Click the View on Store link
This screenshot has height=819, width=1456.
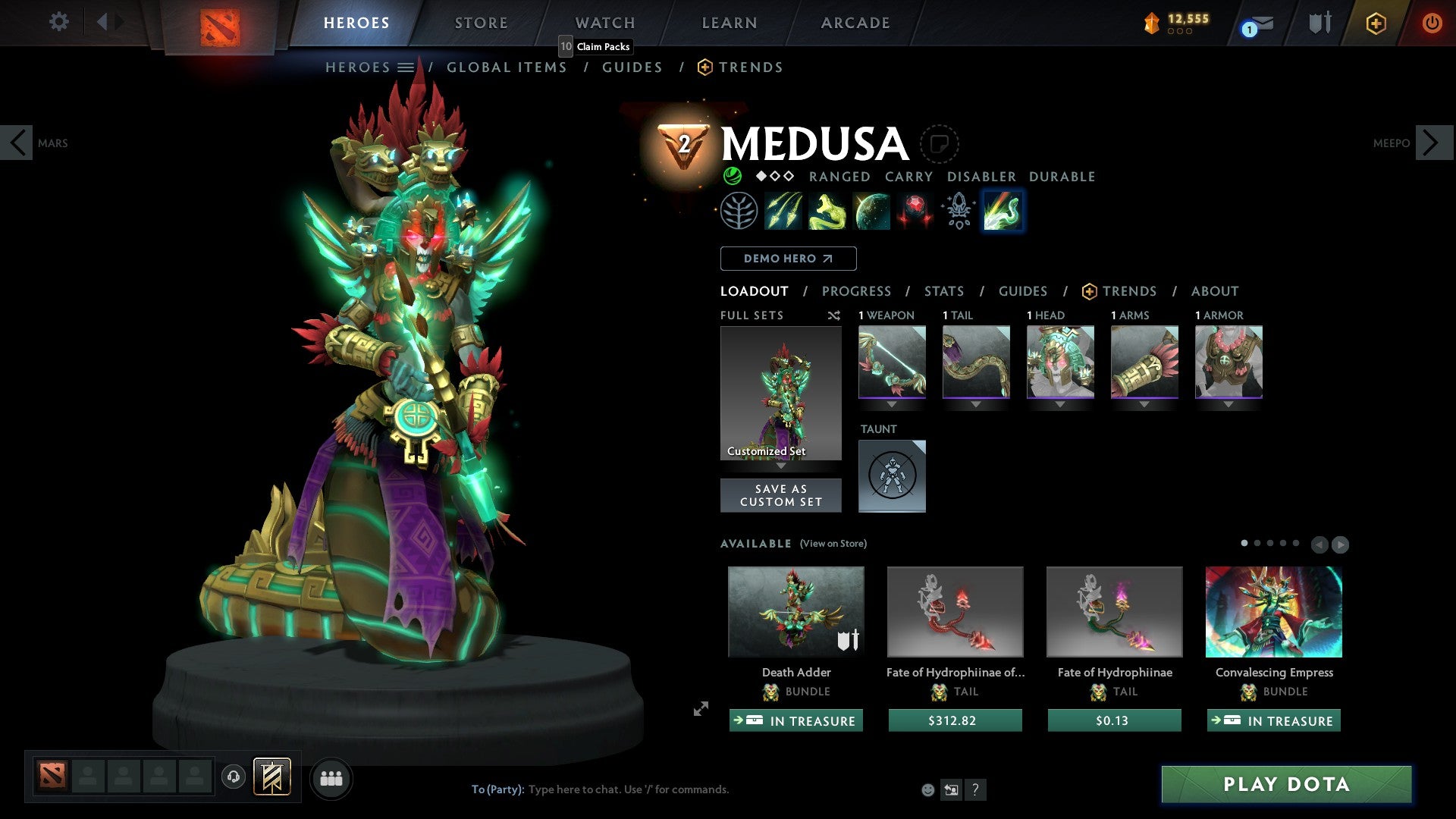point(833,544)
